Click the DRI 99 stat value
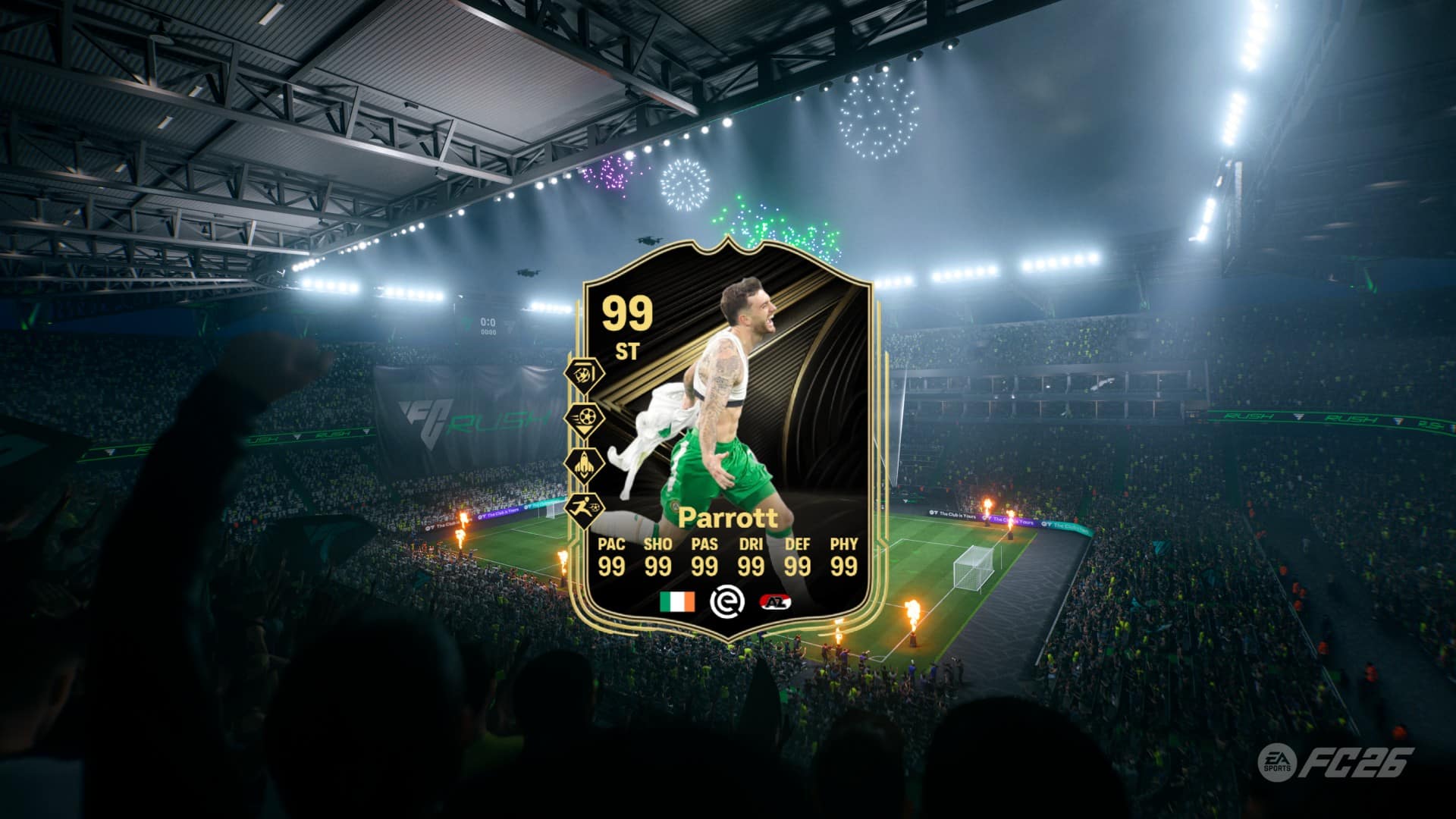Viewport: 1456px width, 819px height. point(750,565)
